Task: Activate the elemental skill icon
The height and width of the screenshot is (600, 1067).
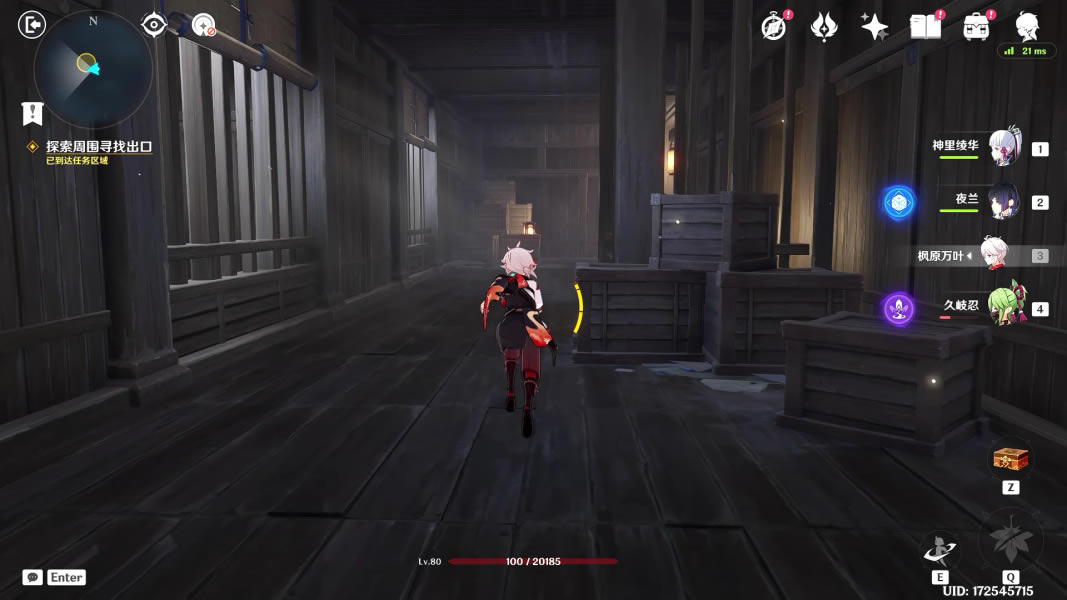Action: click(x=940, y=549)
